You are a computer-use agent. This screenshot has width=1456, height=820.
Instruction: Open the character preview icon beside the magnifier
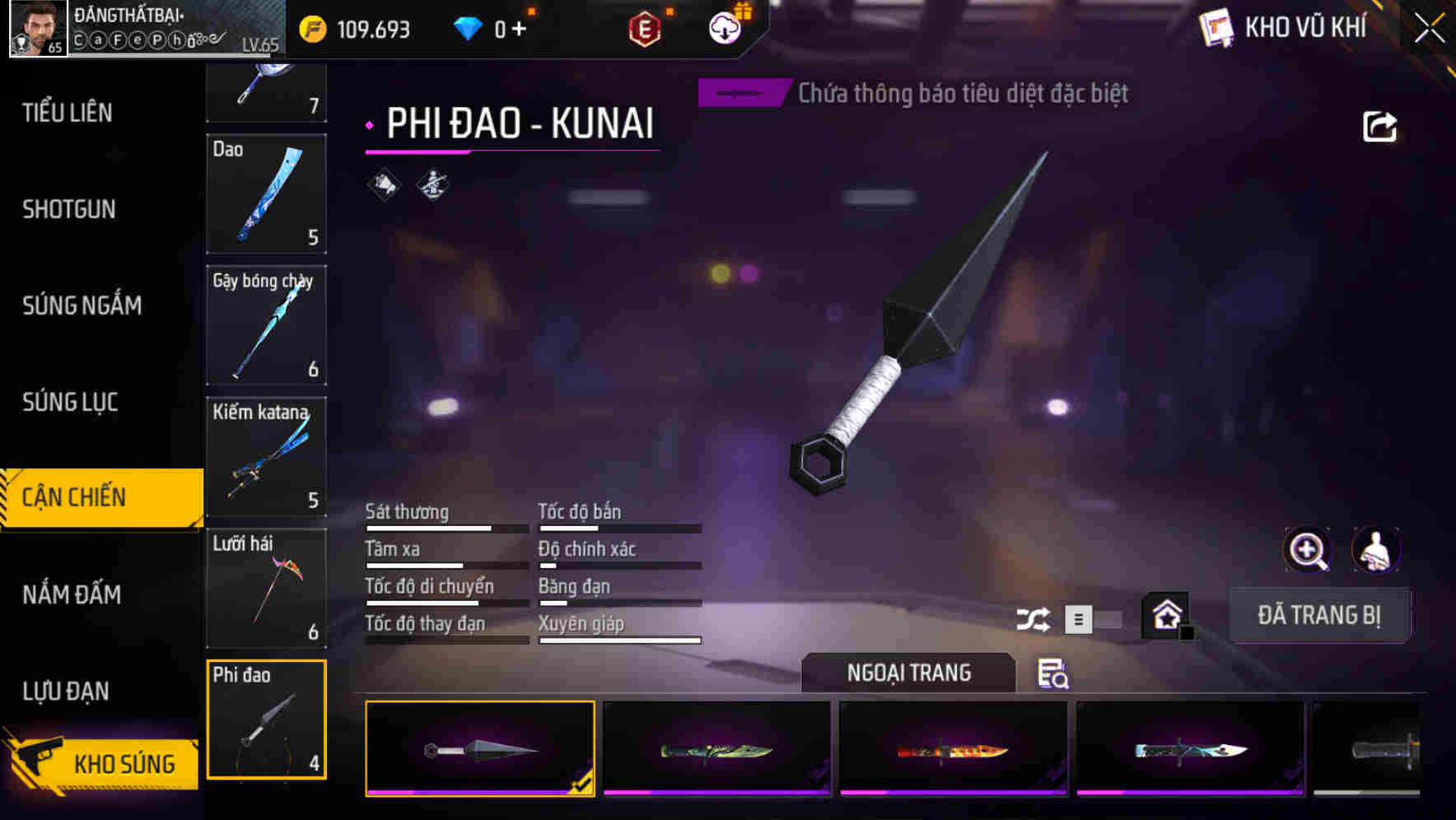(1375, 550)
